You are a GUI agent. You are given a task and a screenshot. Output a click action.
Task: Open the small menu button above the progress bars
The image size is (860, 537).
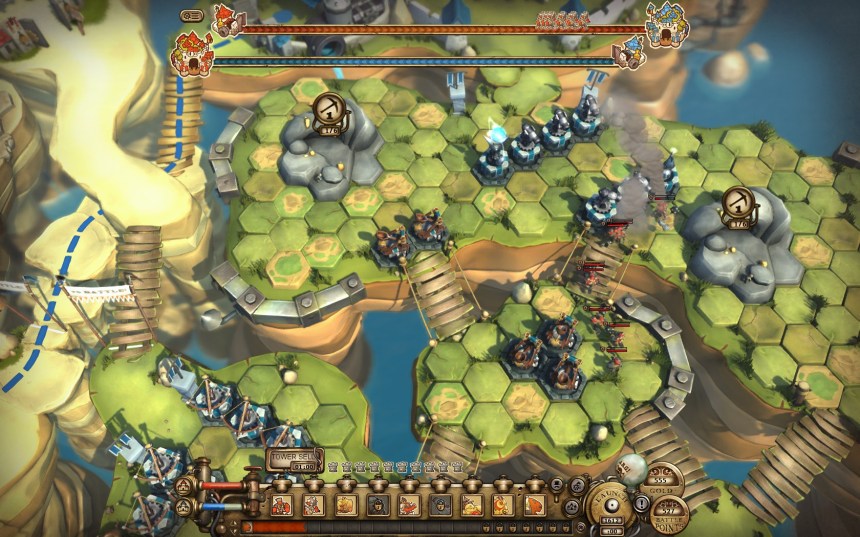[x=192, y=15]
